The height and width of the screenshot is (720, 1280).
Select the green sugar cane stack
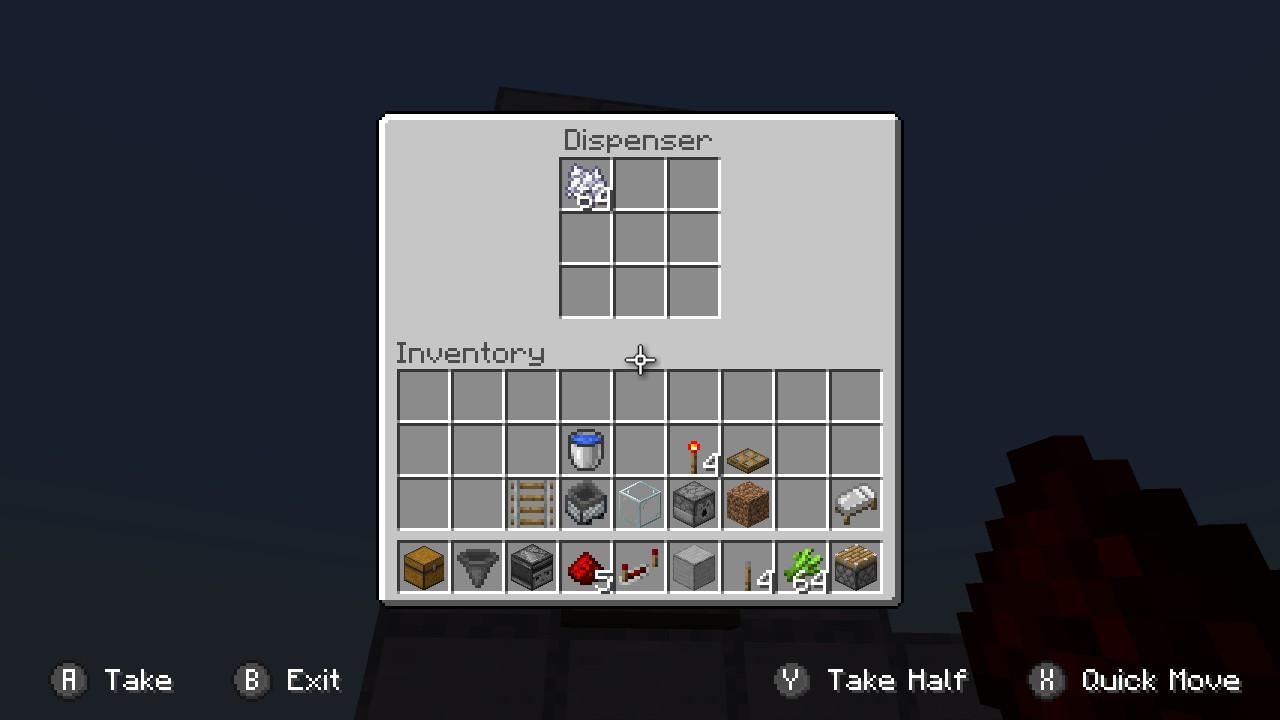[x=802, y=568]
